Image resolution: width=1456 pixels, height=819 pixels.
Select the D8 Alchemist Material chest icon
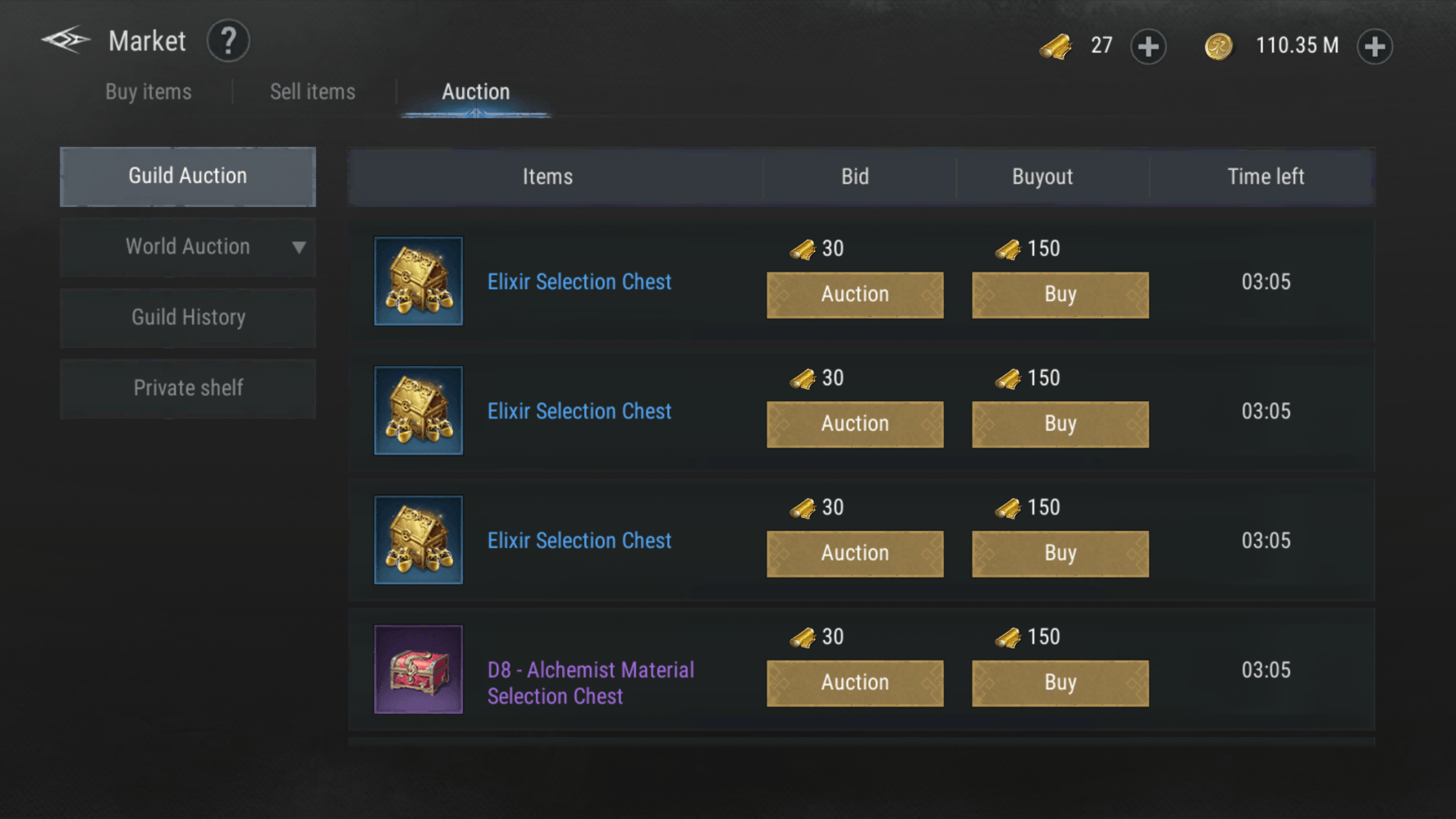pos(419,670)
